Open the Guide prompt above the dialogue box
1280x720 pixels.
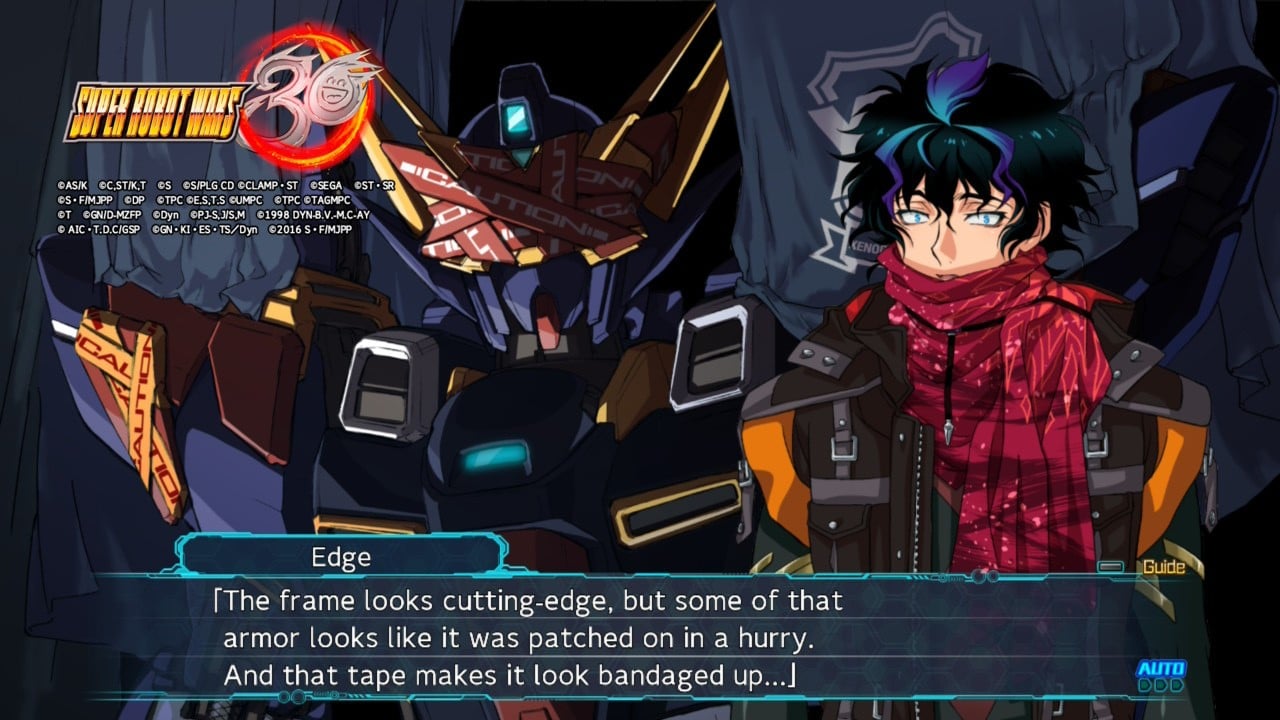(1150, 568)
